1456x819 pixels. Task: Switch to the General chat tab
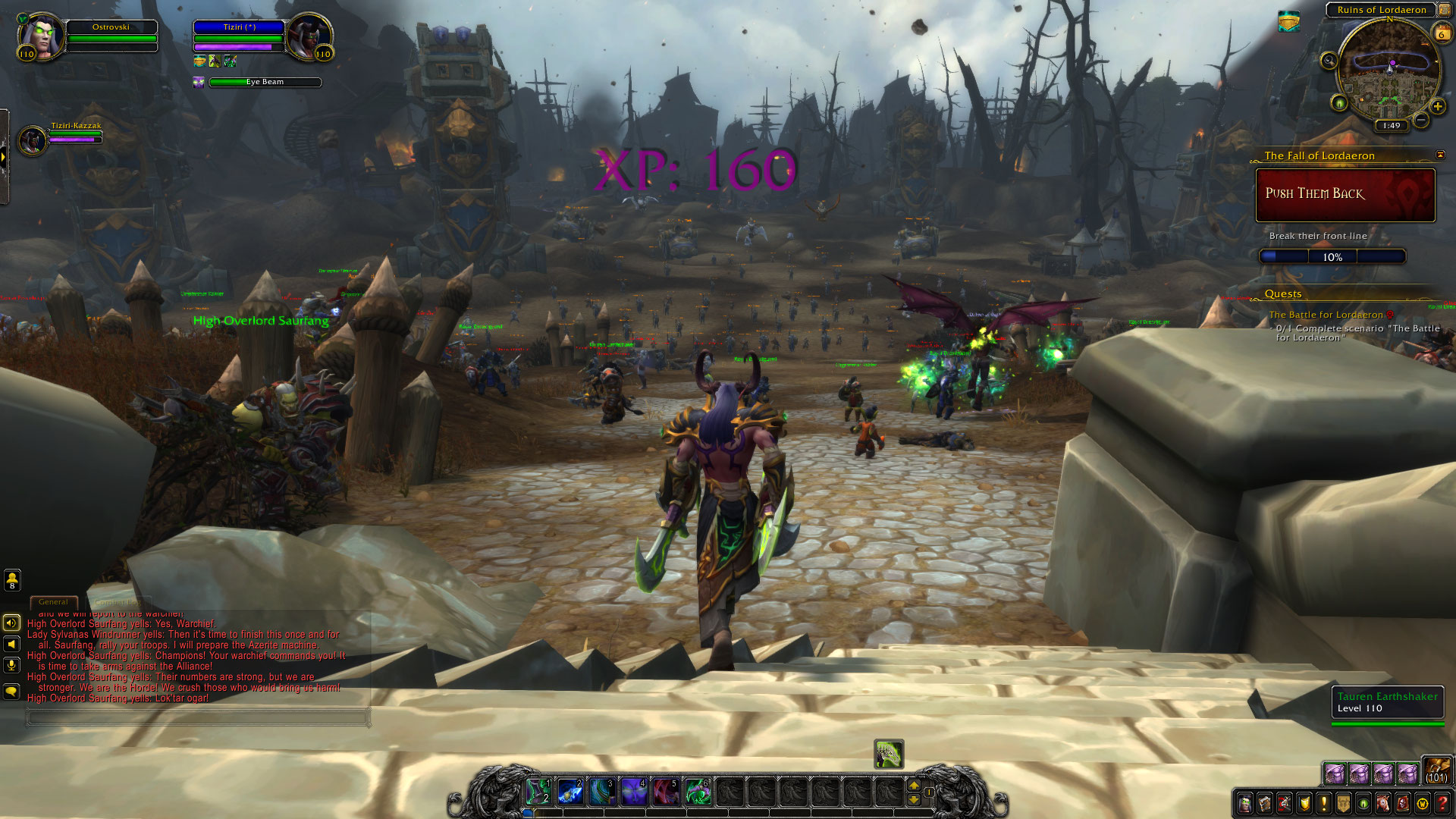coord(53,602)
